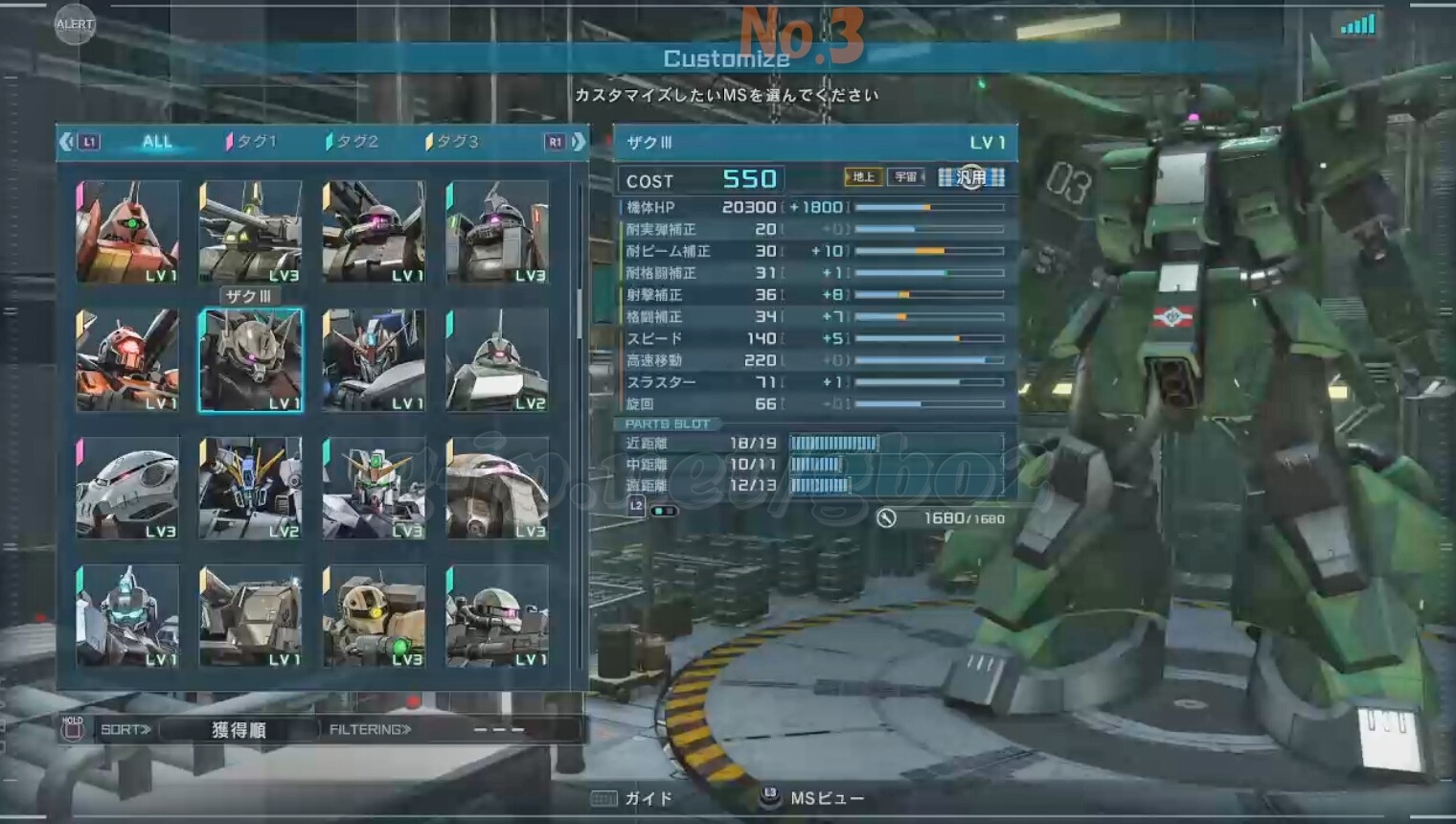The width and height of the screenshot is (1456, 824).
Task: Select the yellow-headed LV3 mobile suit tile
Action: point(375,615)
